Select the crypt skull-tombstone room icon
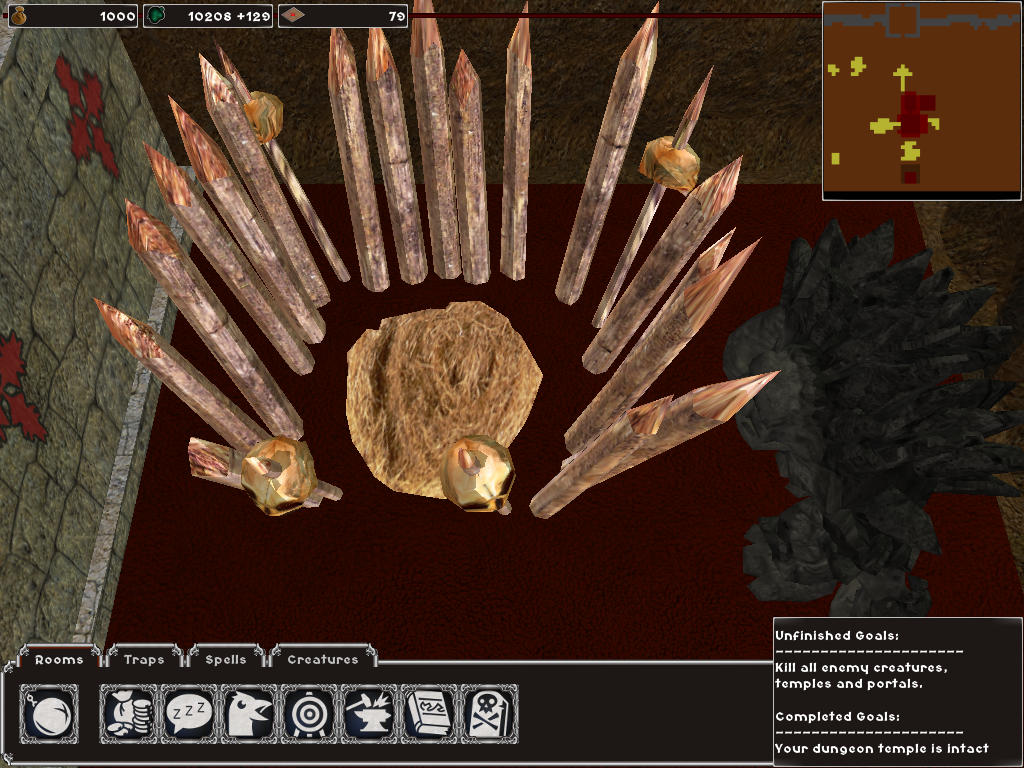This screenshot has height=768, width=1024. [x=488, y=713]
